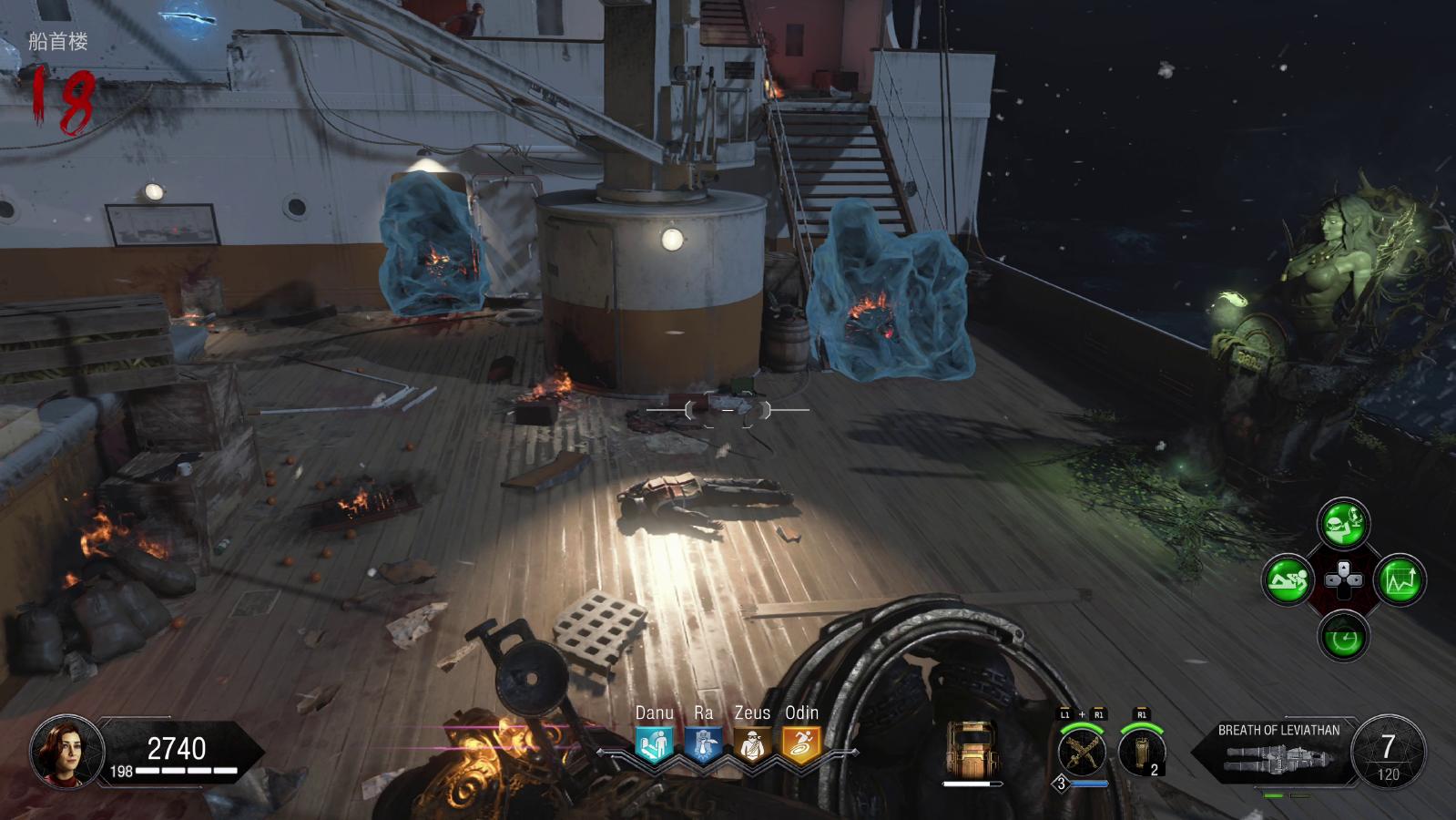
Task: Activate the crossed swords special weapon
Action: pos(1082,753)
